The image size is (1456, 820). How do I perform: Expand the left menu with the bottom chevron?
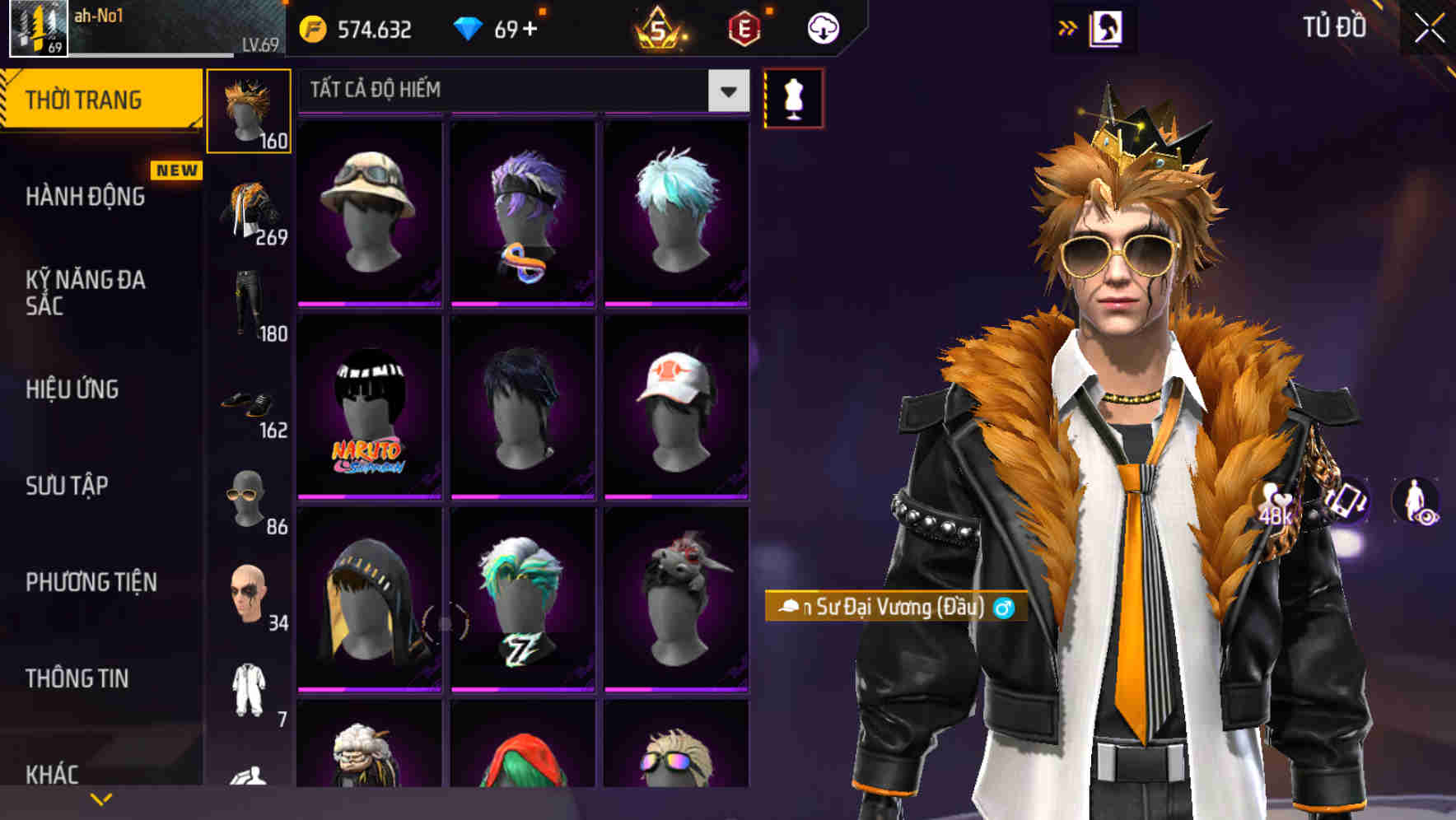[x=100, y=797]
